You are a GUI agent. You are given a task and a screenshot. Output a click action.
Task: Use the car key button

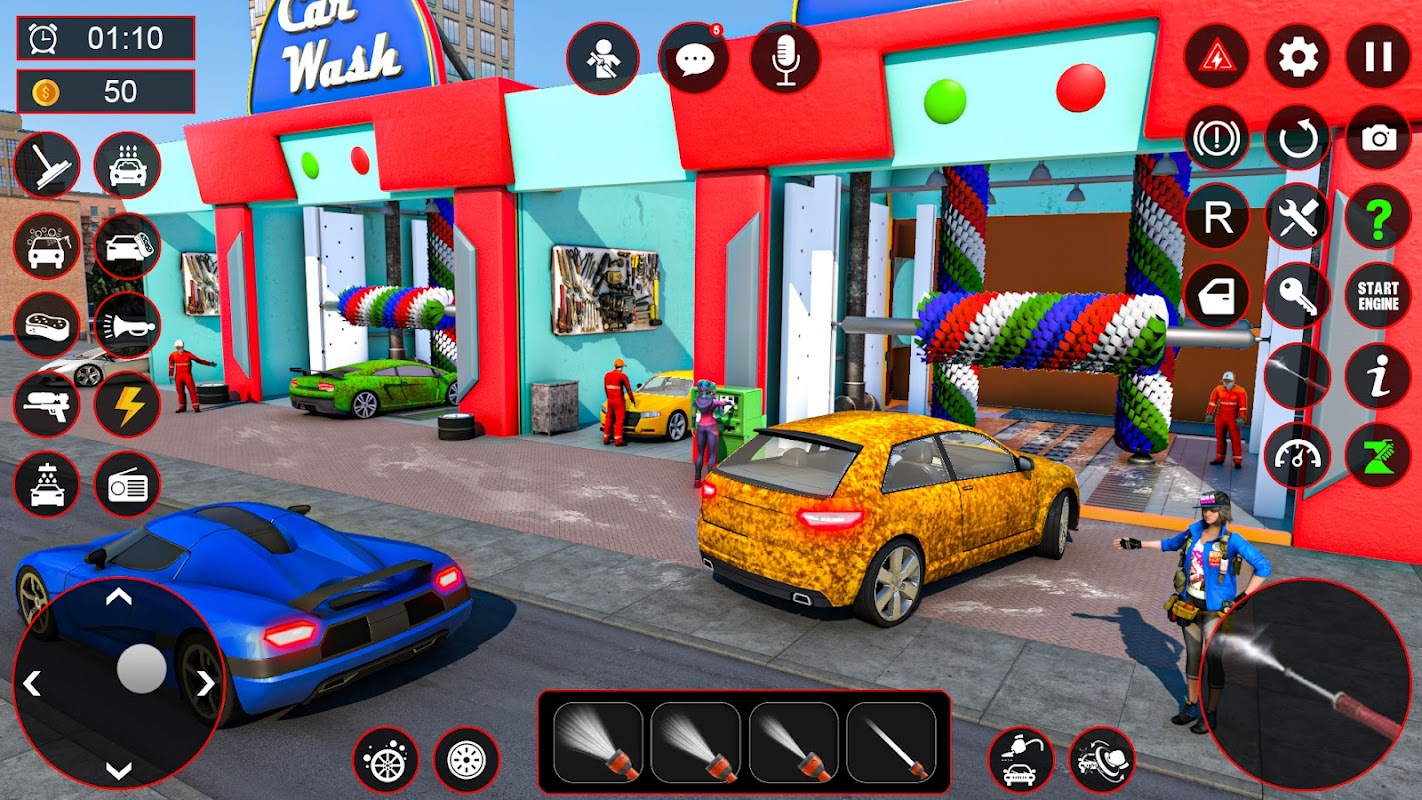1298,296
